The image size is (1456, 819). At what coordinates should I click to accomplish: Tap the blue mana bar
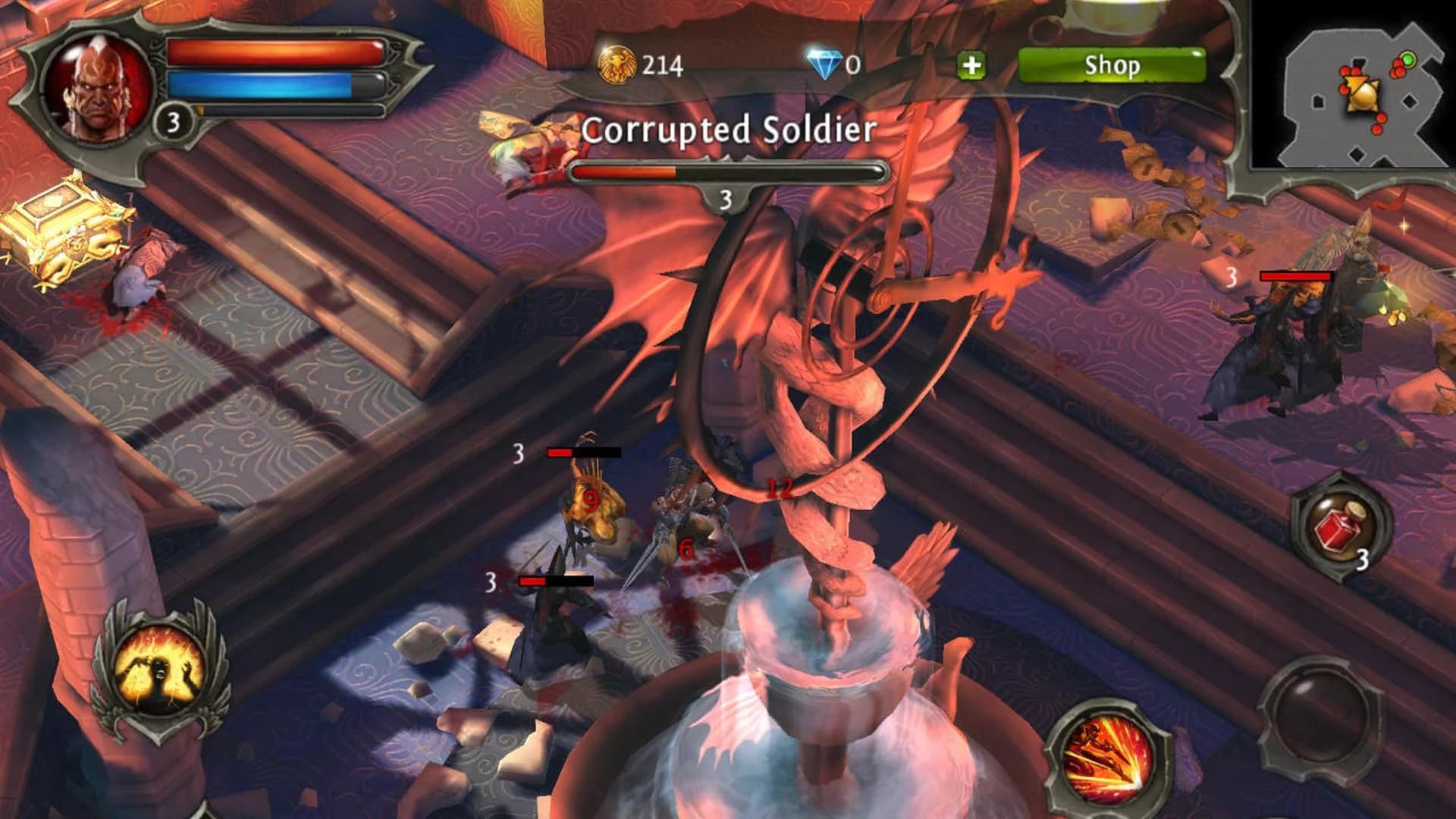point(273,83)
